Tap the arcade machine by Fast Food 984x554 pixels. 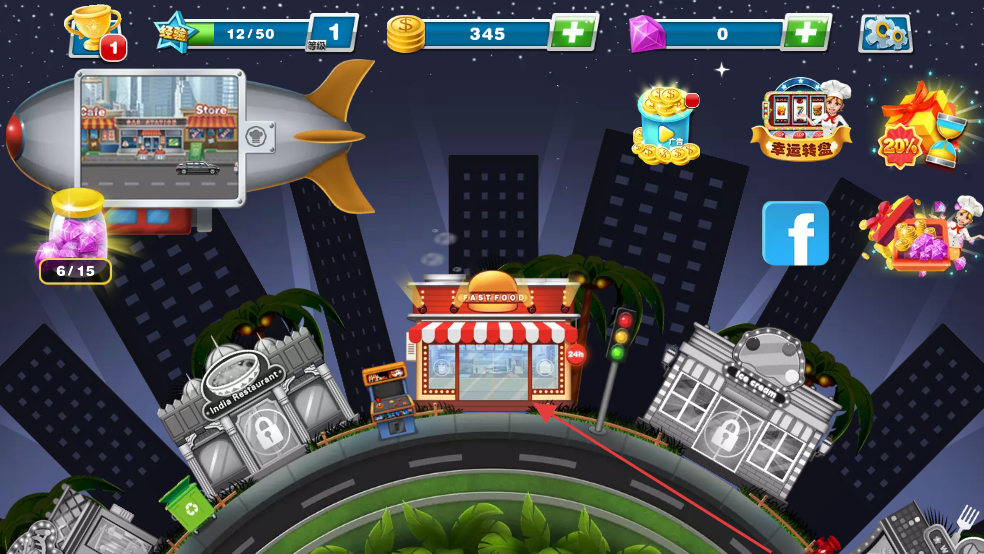point(389,400)
